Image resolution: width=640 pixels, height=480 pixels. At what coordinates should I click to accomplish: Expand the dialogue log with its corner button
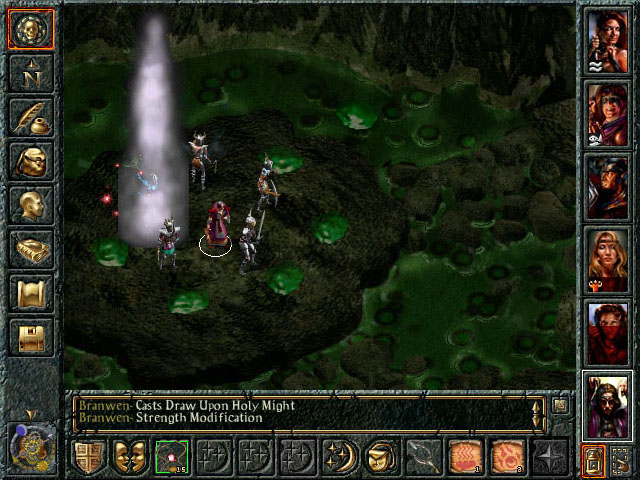(561, 405)
